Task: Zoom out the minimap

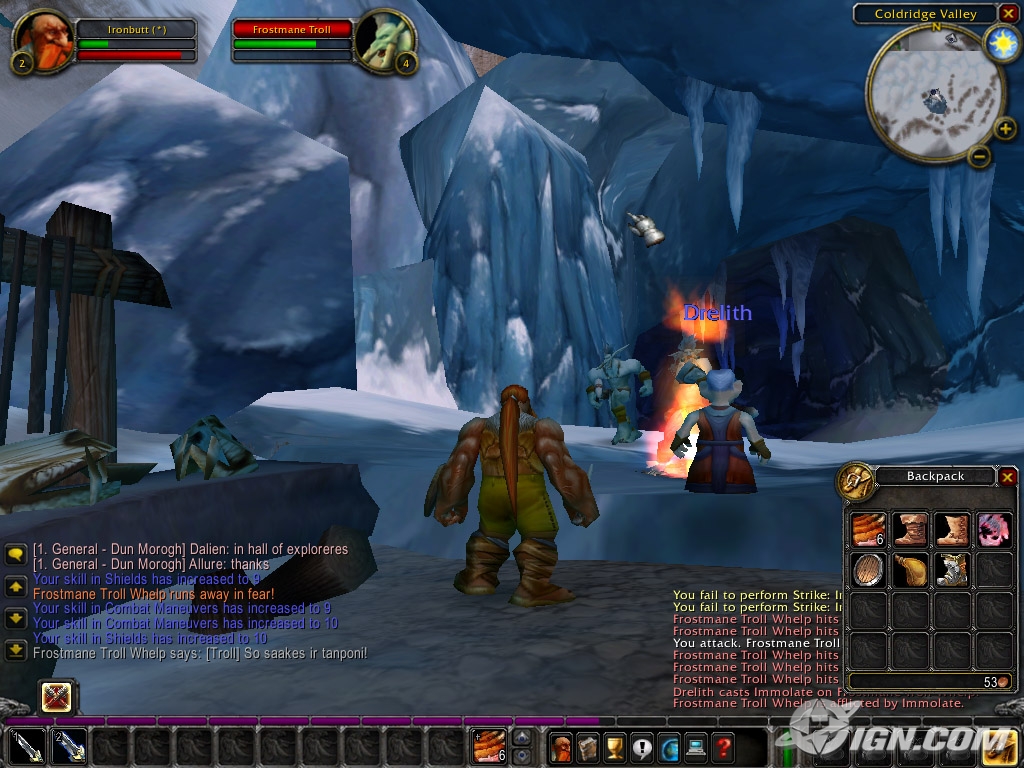Action: [x=980, y=156]
